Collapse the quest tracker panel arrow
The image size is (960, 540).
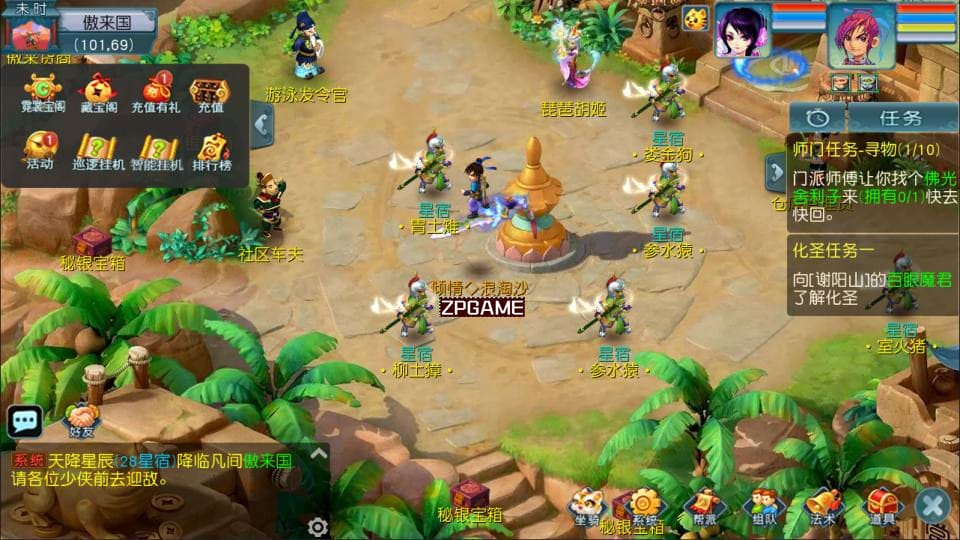(x=776, y=173)
